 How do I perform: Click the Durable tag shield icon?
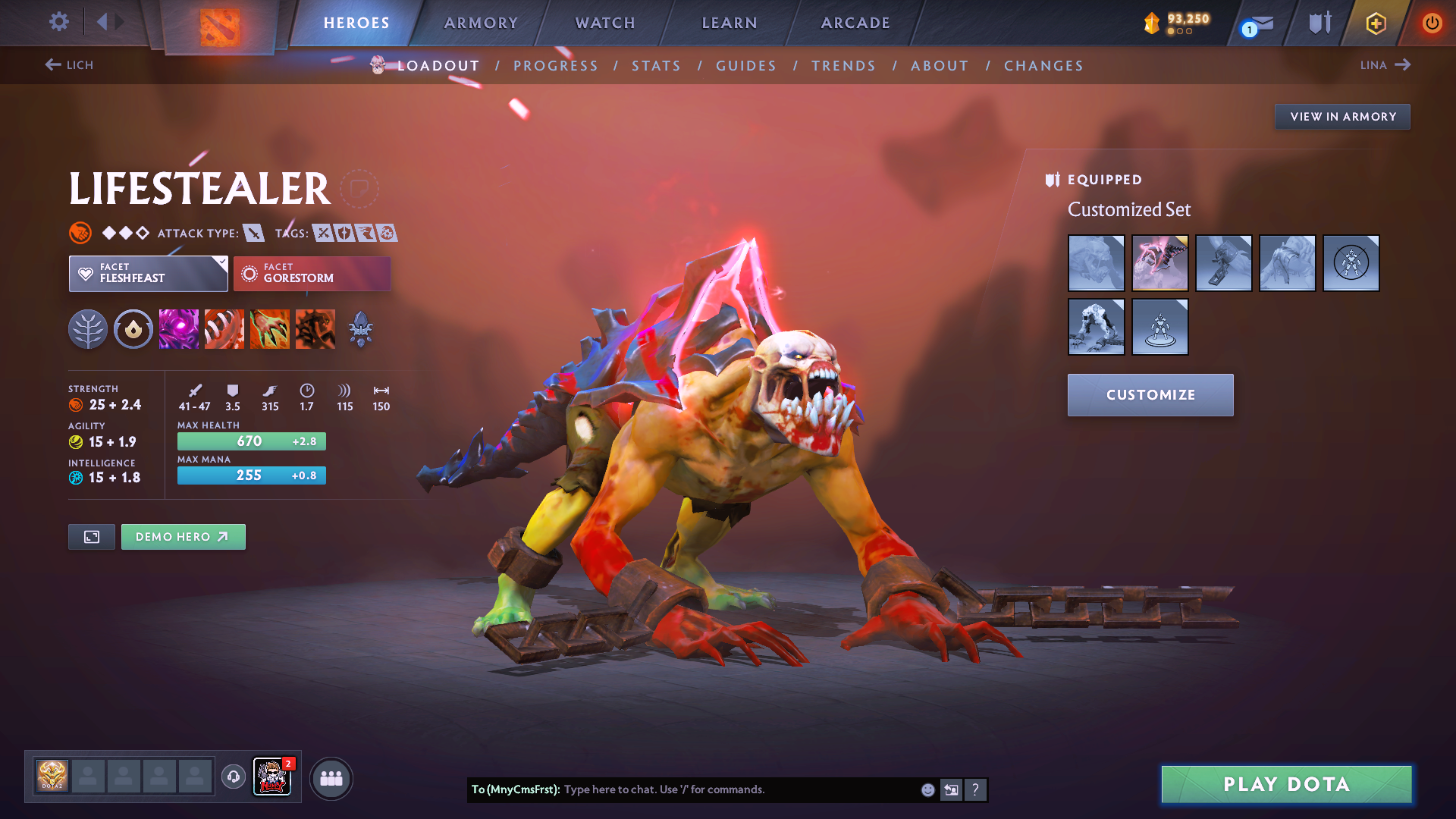[x=345, y=233]
